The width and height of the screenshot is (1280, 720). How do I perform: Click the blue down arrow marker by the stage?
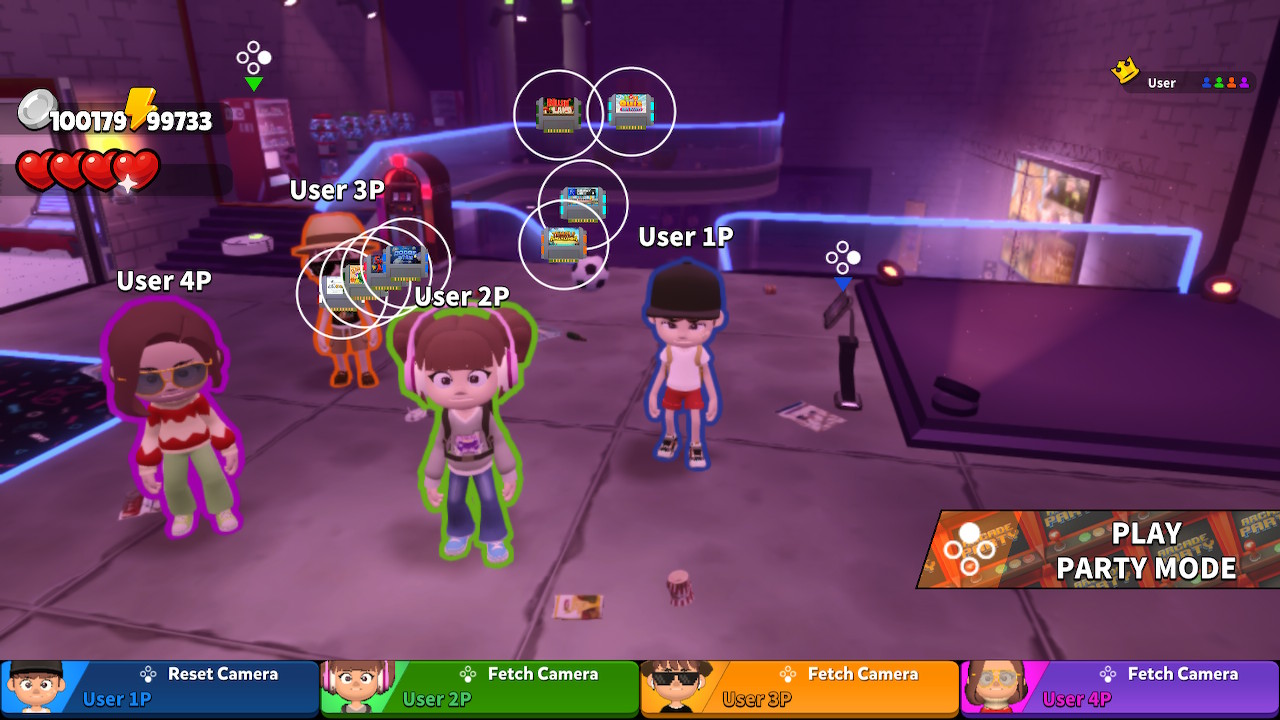tap(845, 283)
